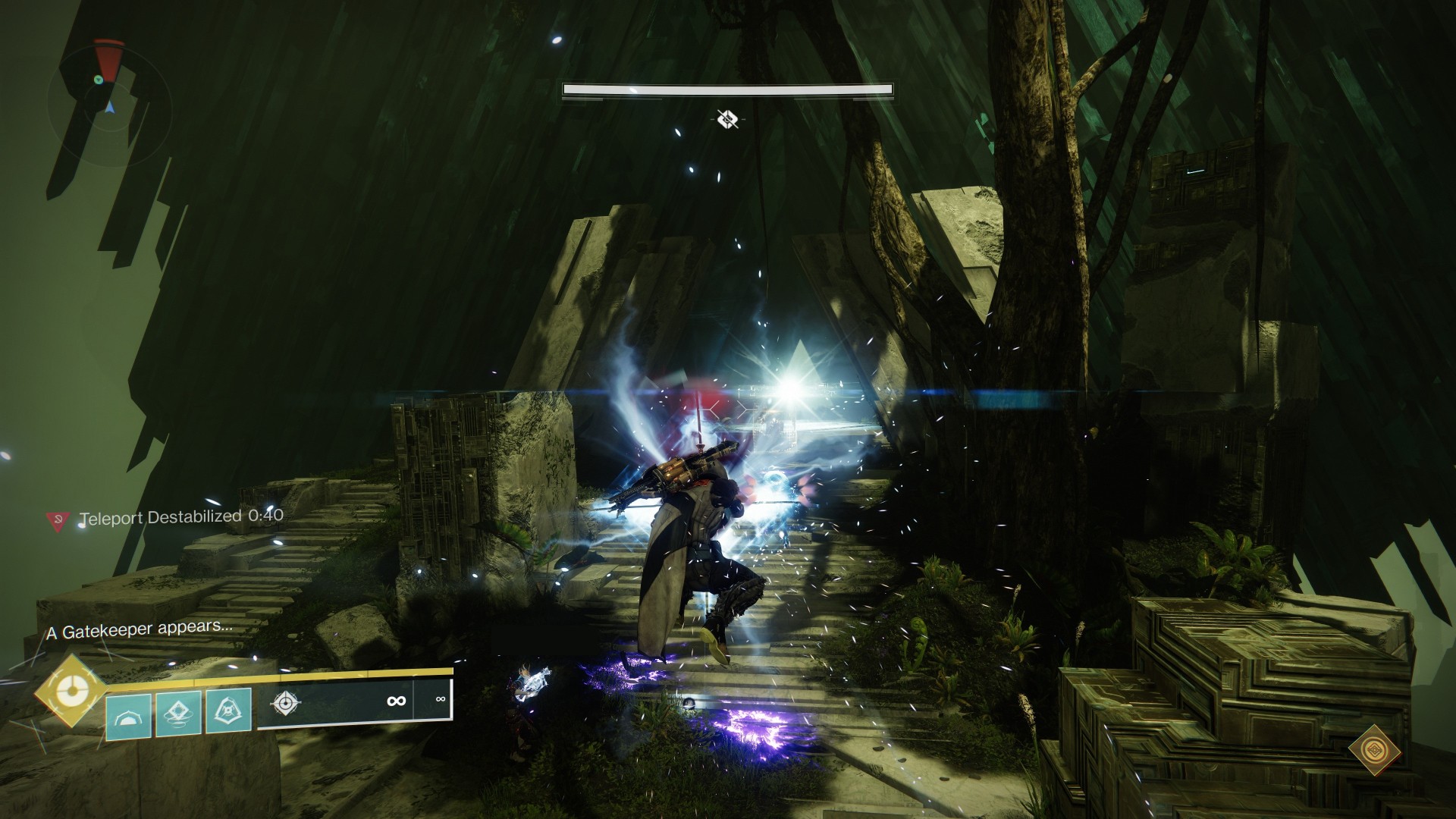
Task: Click the boss marker icon under health bar
Action: 728,118
